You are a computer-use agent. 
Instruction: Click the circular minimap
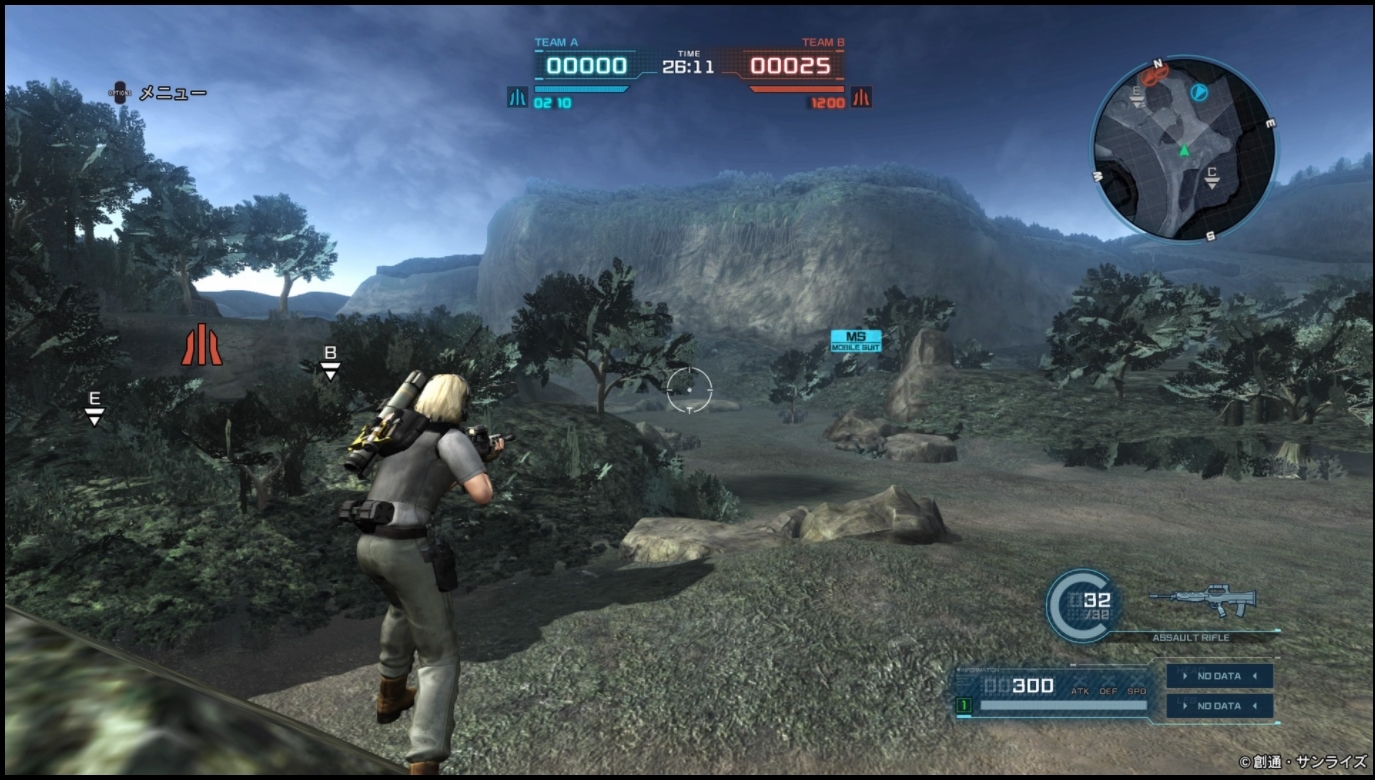click(x=1183, y=148)
